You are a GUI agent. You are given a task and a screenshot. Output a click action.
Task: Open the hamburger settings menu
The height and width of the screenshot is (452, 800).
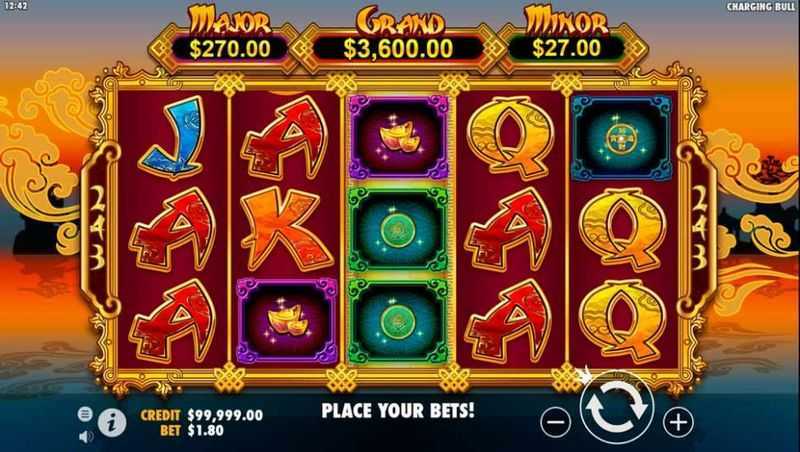pos(85,414)
